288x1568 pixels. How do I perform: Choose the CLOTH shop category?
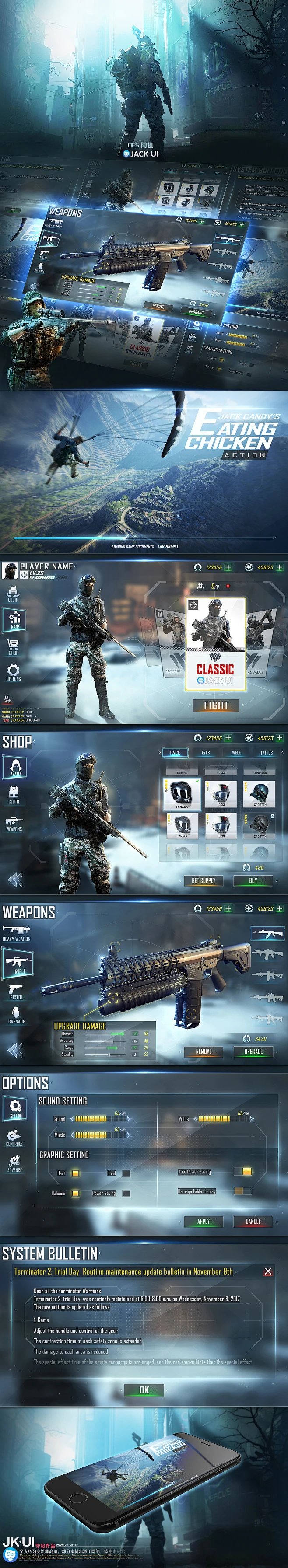coord(14,794)
